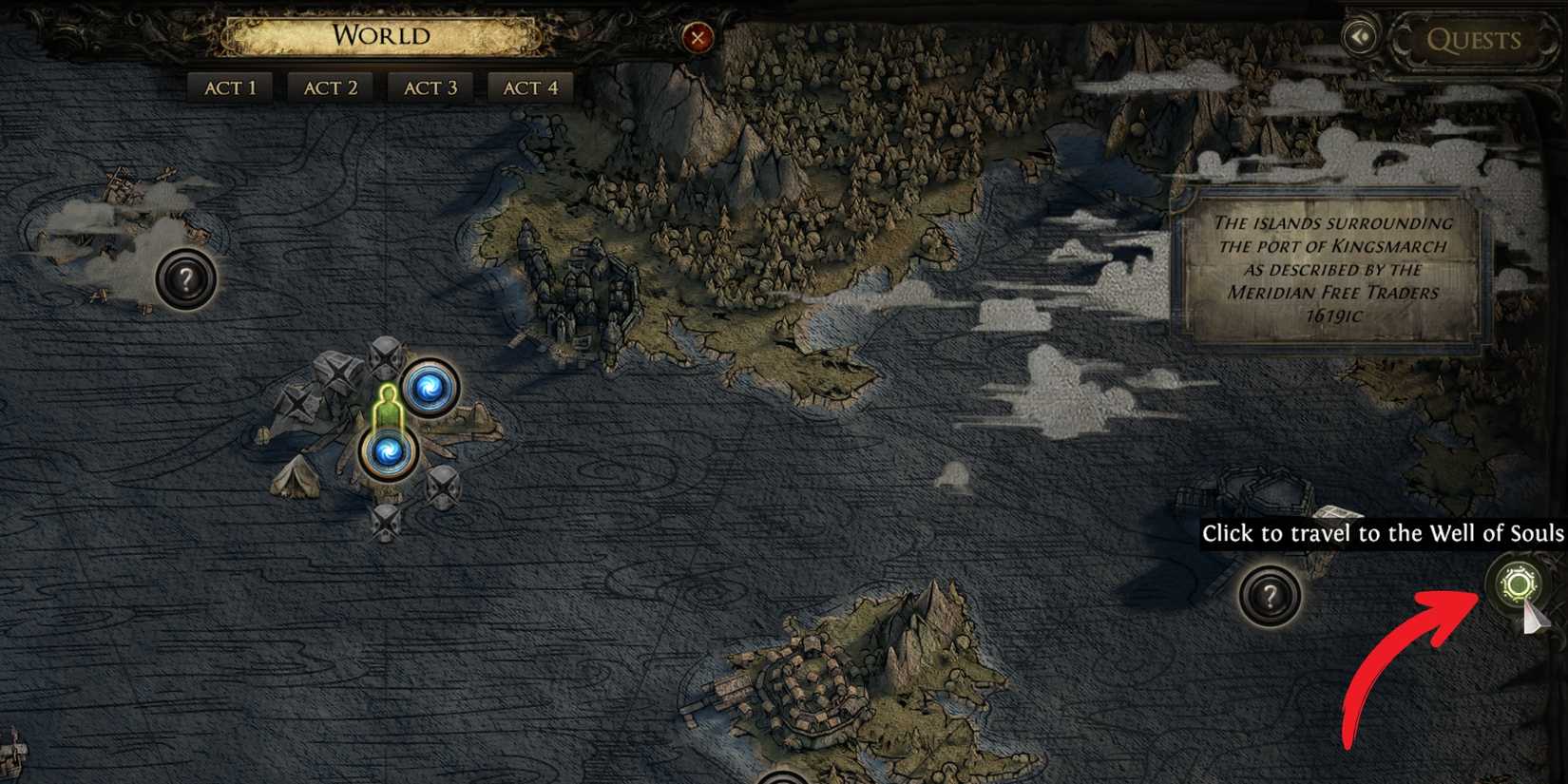This screenshot has width=1568, height=784.
Task: Click the waypoint beneath the glowing player marker
Action: click(x=390, y=451)
